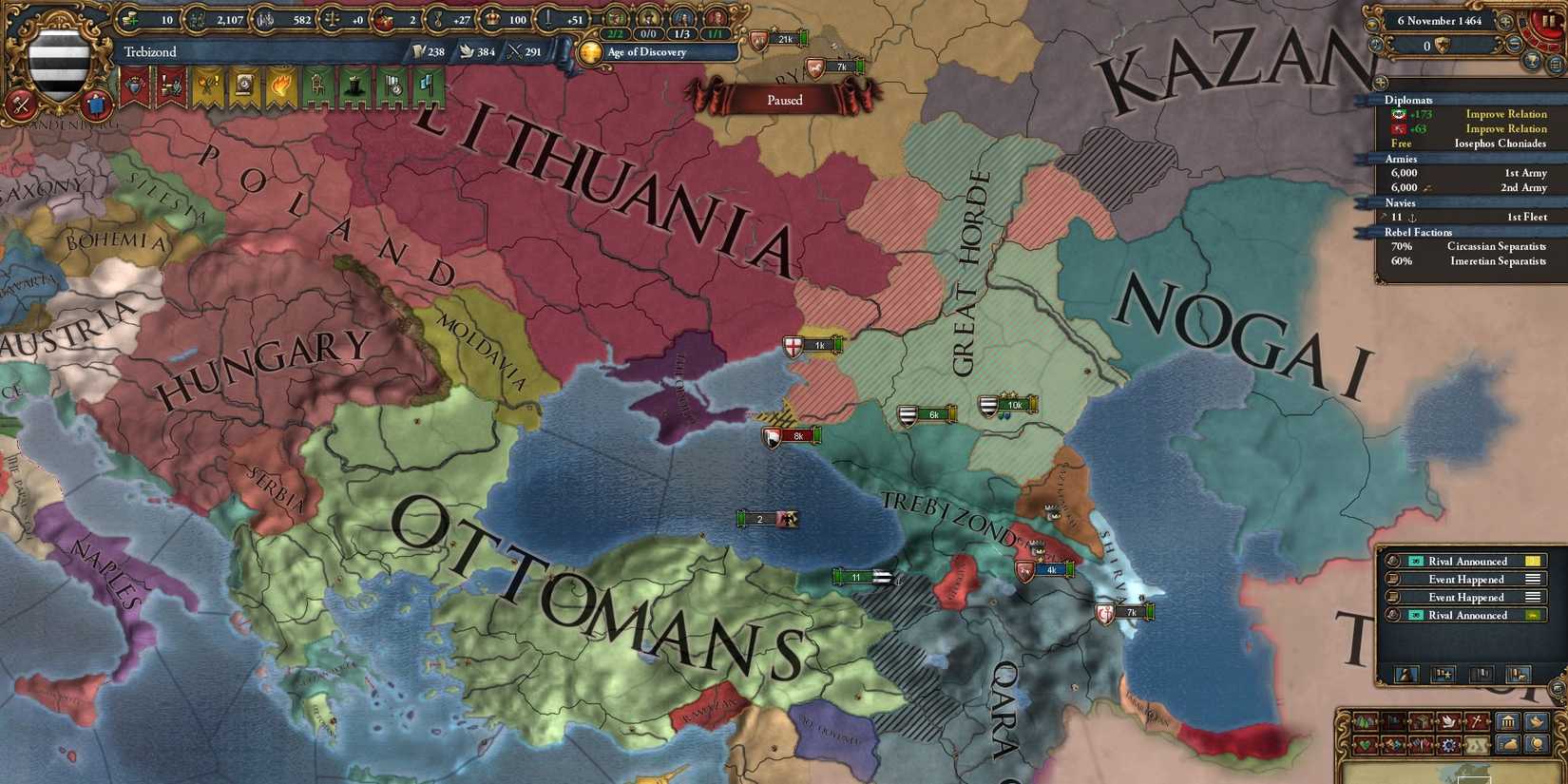Unpause the game via the Paused banner

(x=784, y=100)
